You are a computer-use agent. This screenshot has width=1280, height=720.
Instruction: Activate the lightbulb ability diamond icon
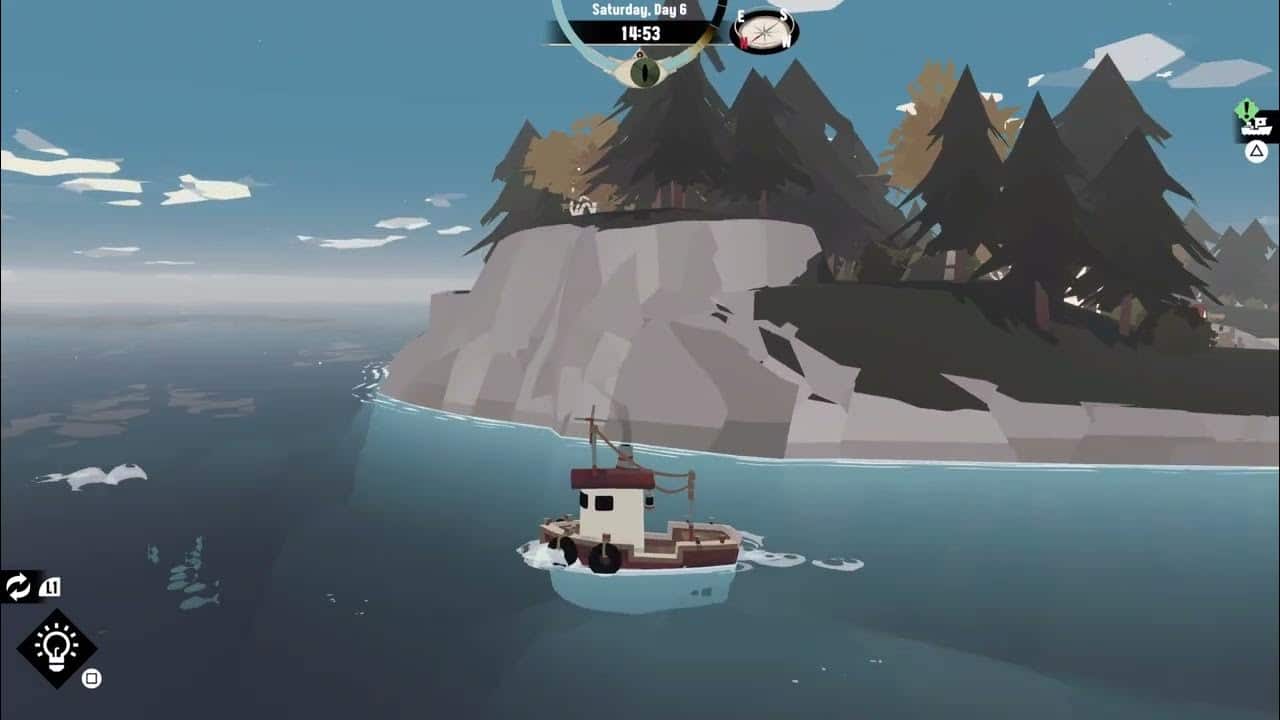pos(56,648)
